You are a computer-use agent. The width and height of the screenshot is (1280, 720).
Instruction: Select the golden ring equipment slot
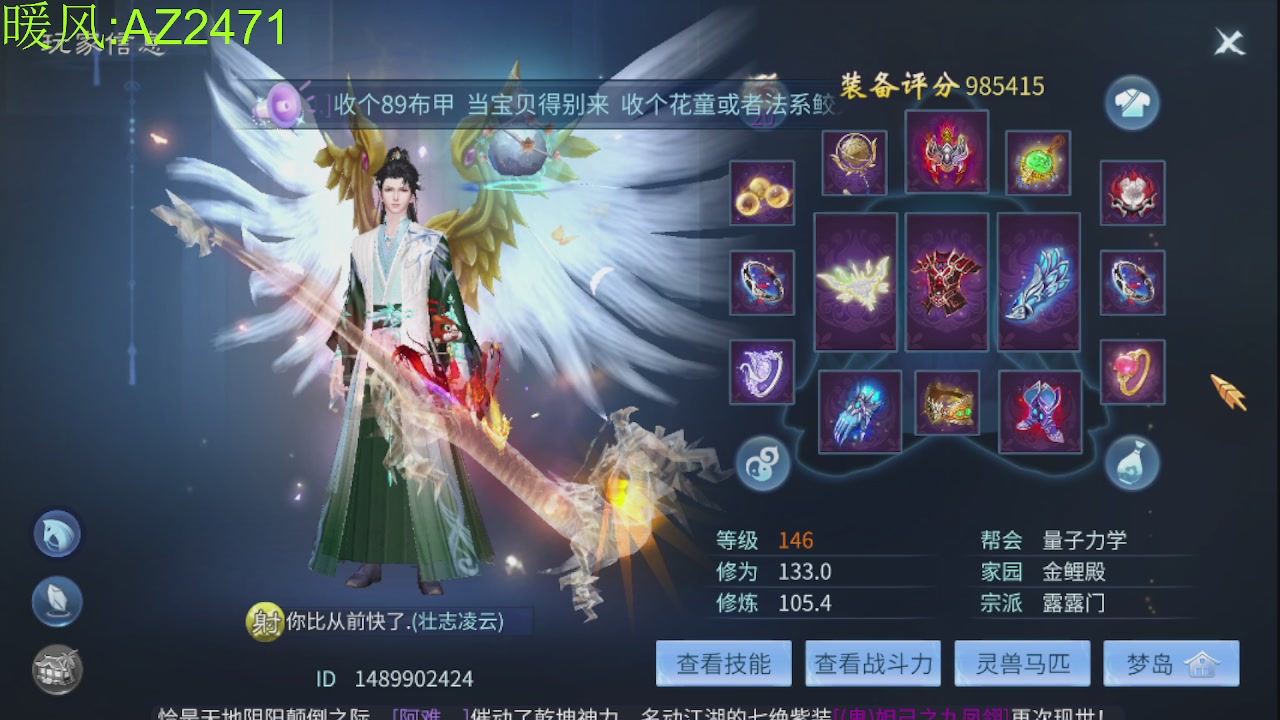tap(1133, 372)
